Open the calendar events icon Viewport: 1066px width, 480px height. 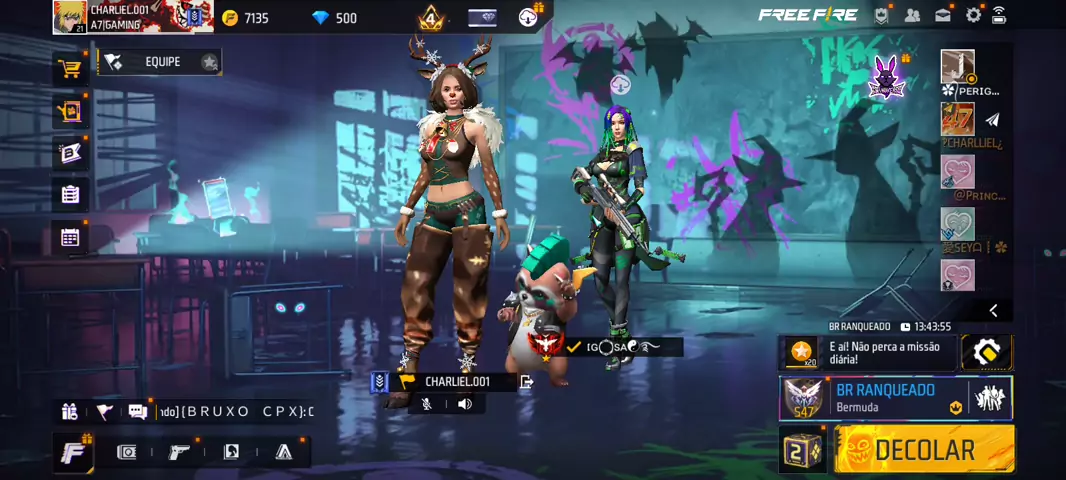click(x=70, y=237)
